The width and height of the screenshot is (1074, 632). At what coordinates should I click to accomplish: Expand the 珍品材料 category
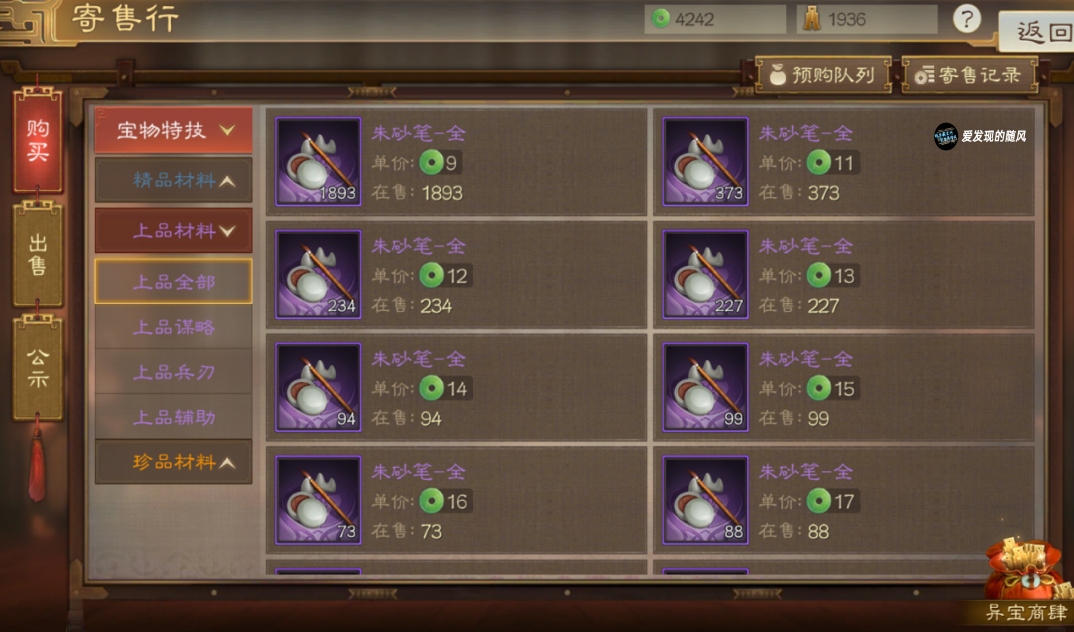174,462
